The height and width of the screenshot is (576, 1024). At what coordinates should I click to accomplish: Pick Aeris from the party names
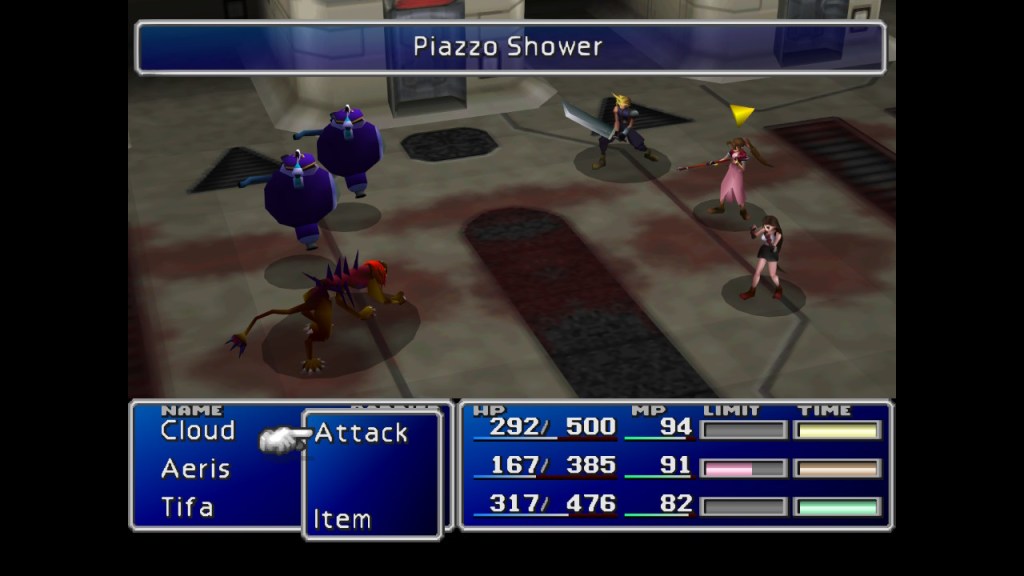[x=196, y=469]
